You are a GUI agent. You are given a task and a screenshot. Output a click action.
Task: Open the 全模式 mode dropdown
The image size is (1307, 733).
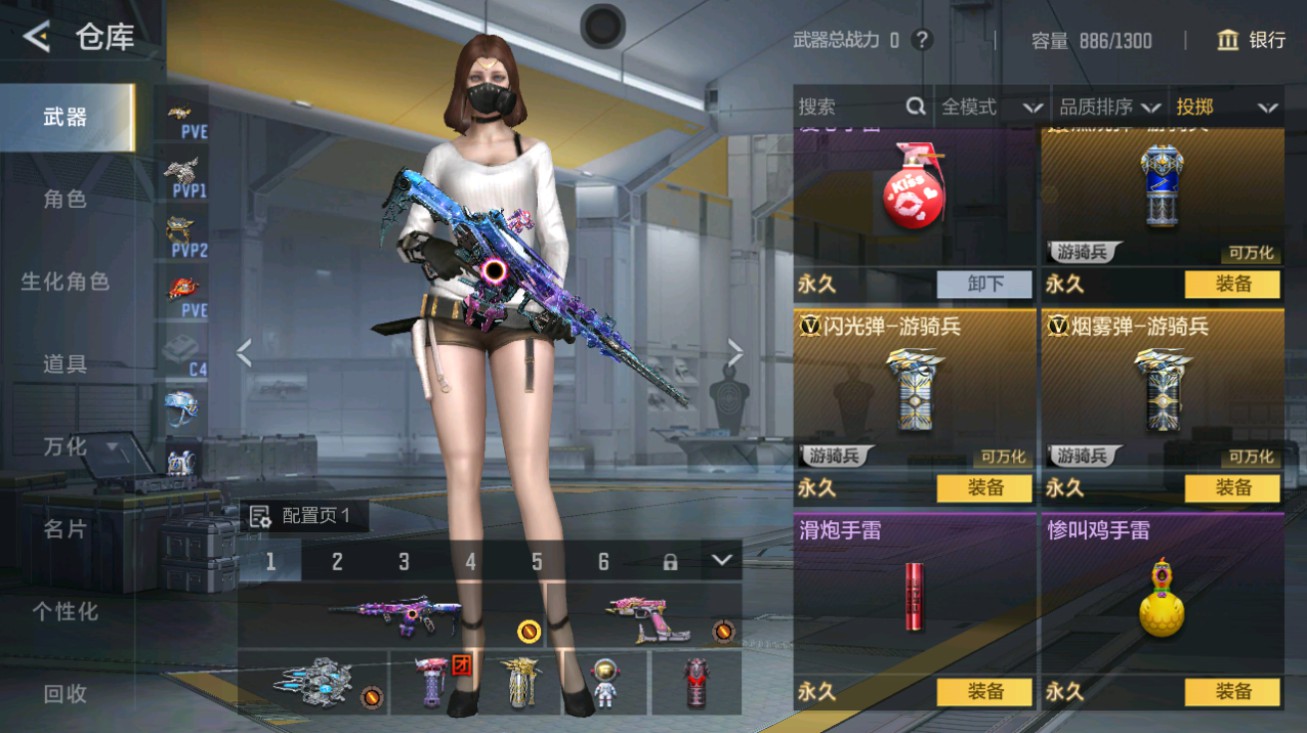coord(990,106)
